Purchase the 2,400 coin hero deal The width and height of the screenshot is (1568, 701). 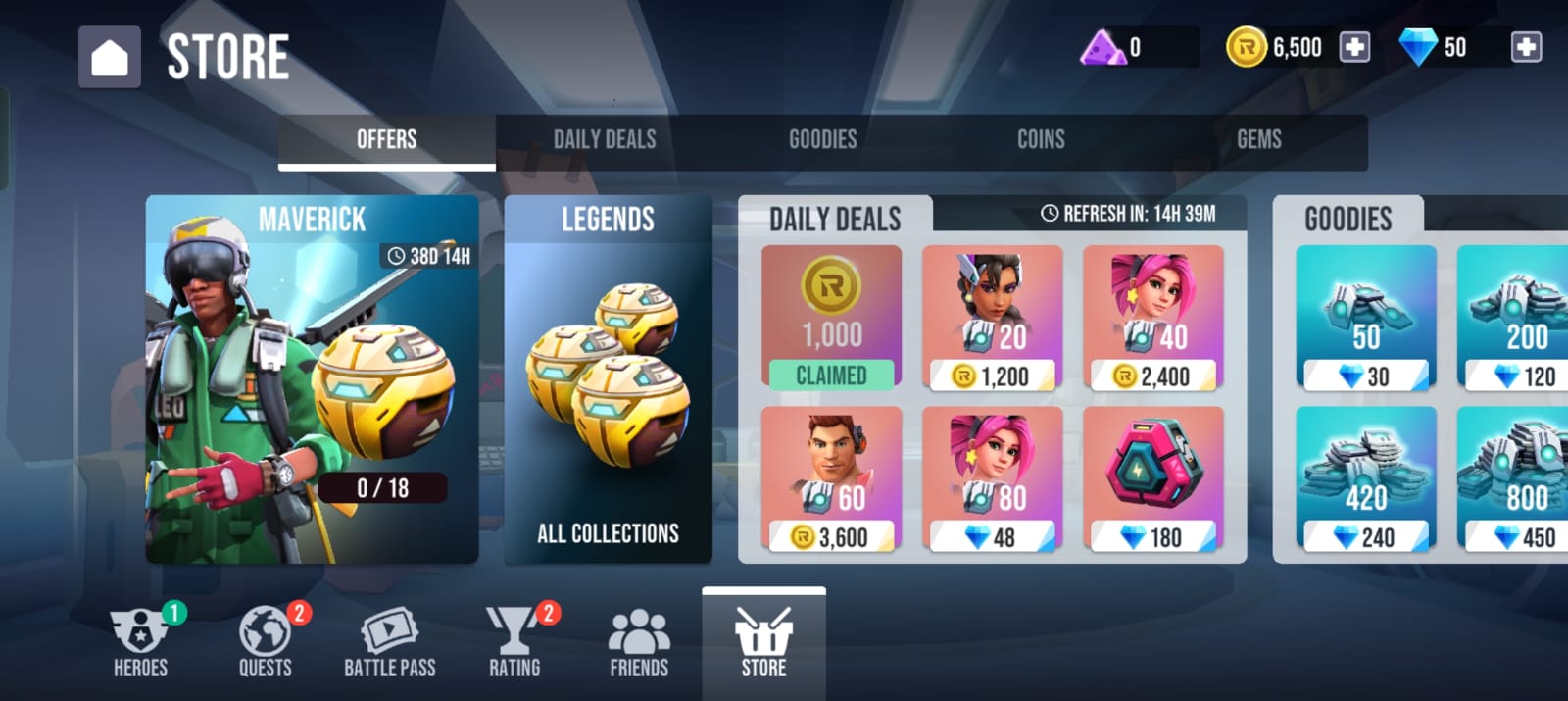coord(1152,319)
